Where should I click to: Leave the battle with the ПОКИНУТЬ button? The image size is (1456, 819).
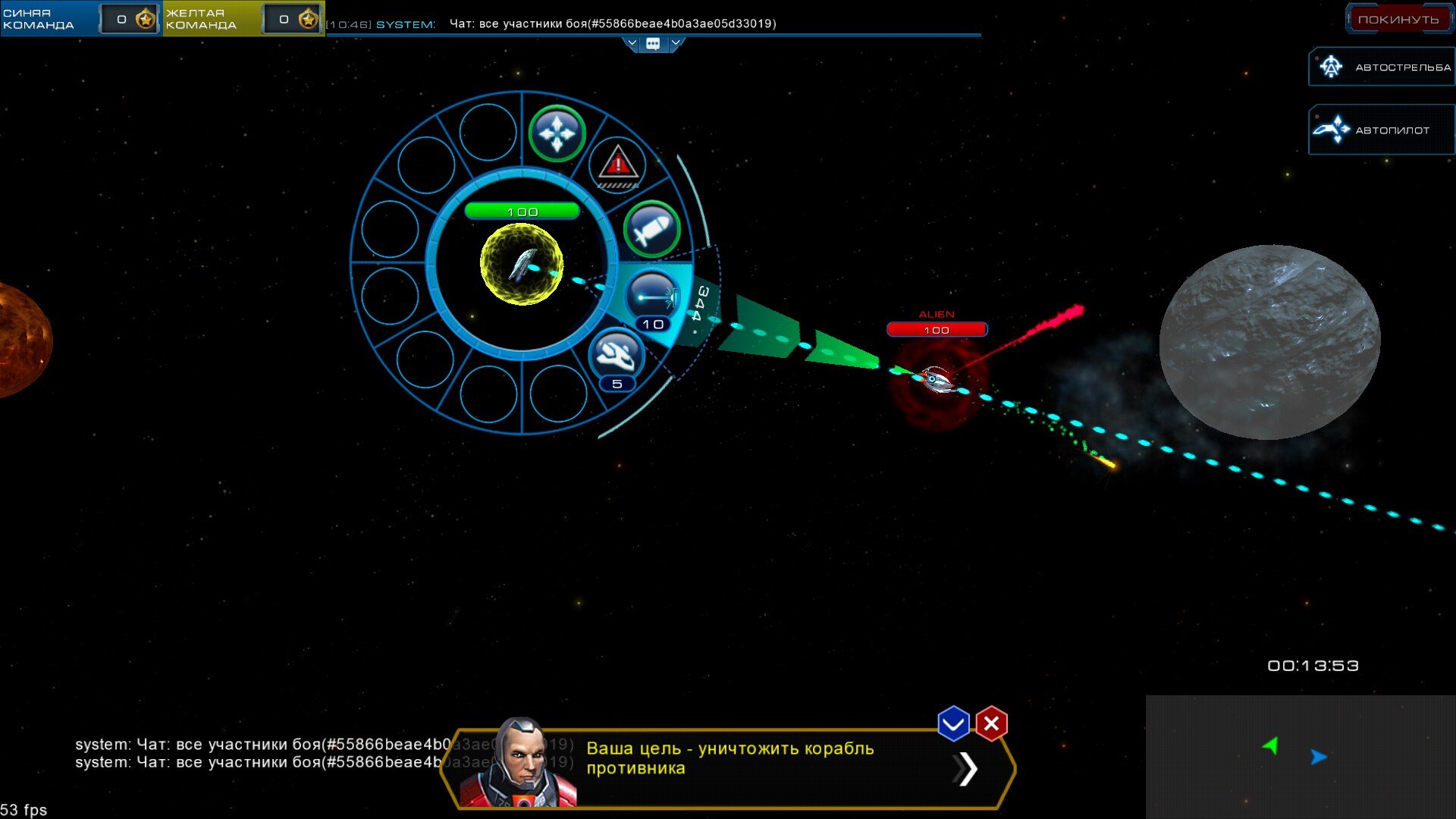pos(1398,20)
